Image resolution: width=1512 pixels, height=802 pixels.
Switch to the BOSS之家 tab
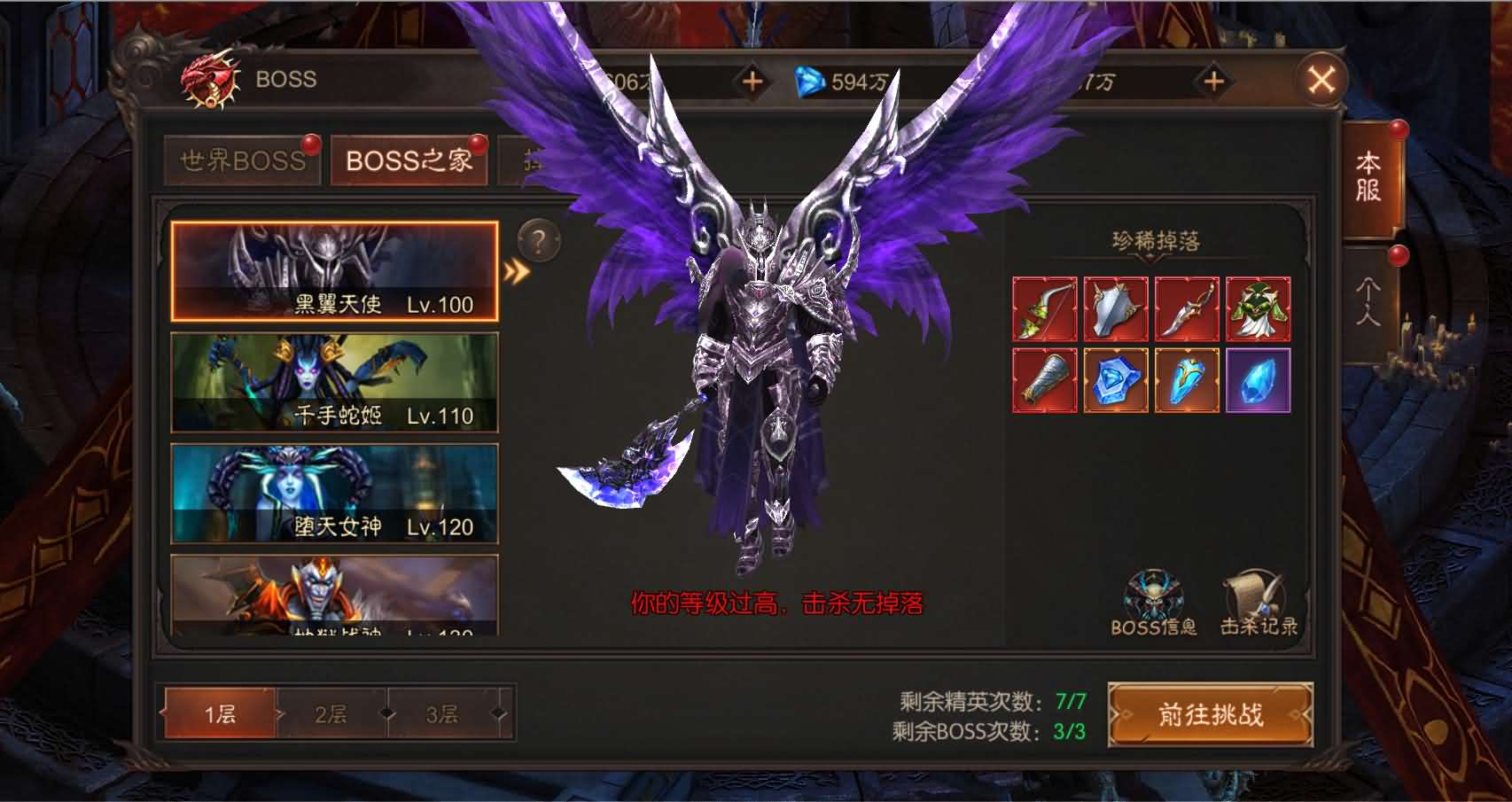[409, 161]
